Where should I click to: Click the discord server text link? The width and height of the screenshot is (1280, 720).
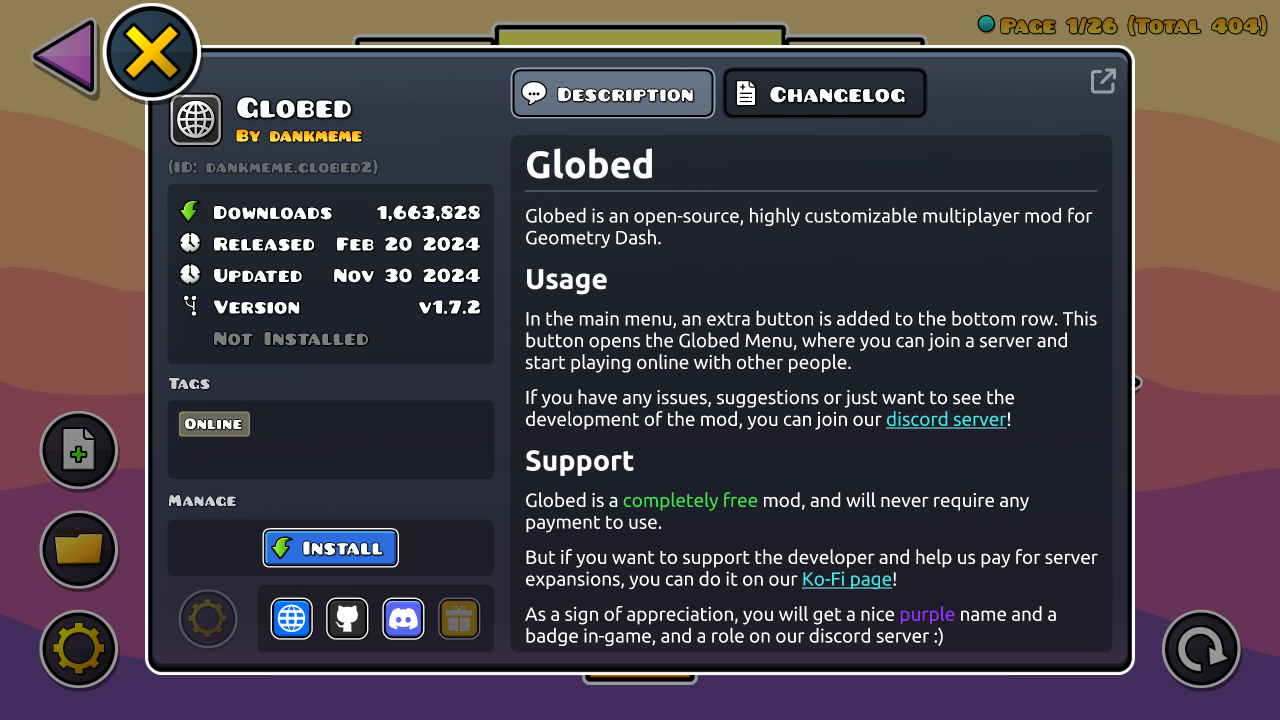(946, 419)
